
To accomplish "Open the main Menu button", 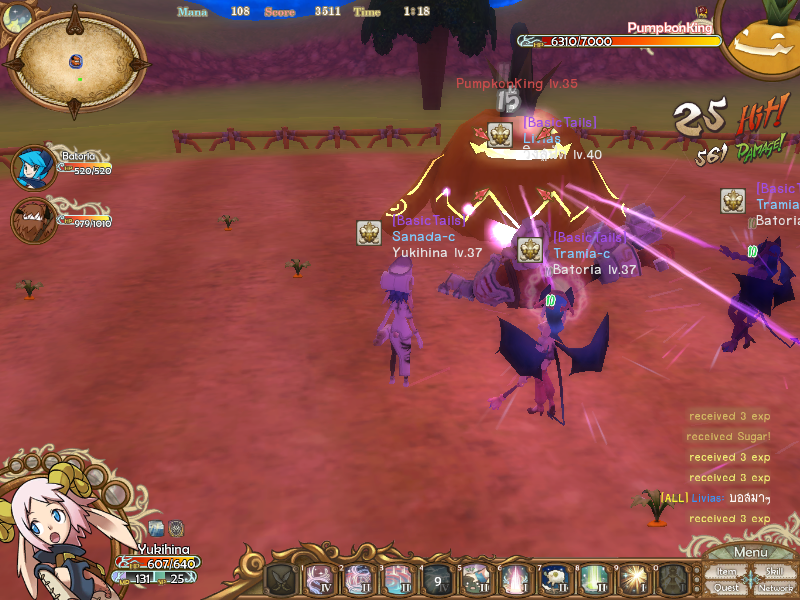I will [751, 553].
